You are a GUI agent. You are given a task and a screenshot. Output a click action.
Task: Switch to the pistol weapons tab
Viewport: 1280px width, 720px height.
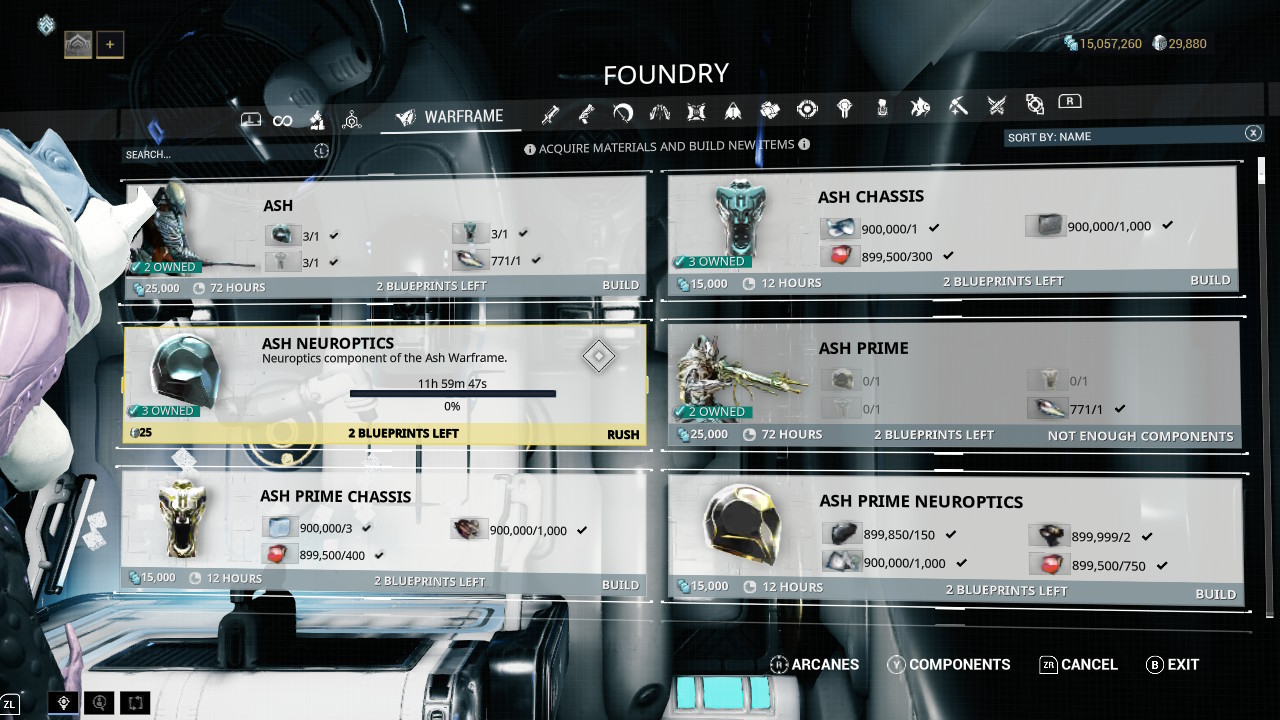point(586,114)
